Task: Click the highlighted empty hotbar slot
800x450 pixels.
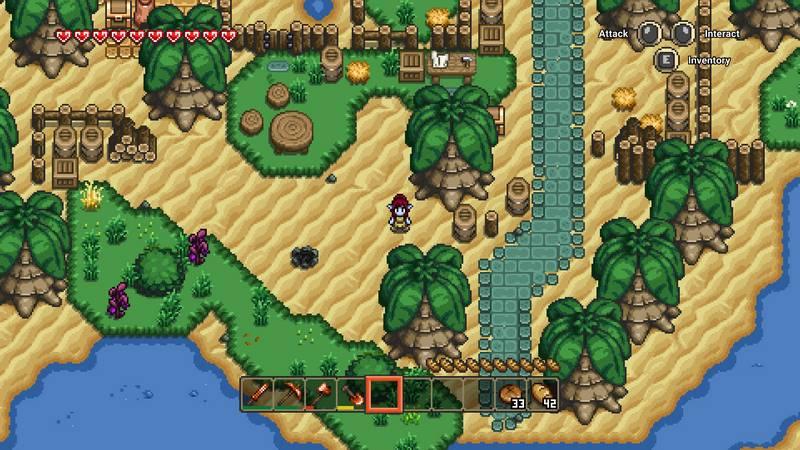Action: pyautogui.click(x=384, y=394)
